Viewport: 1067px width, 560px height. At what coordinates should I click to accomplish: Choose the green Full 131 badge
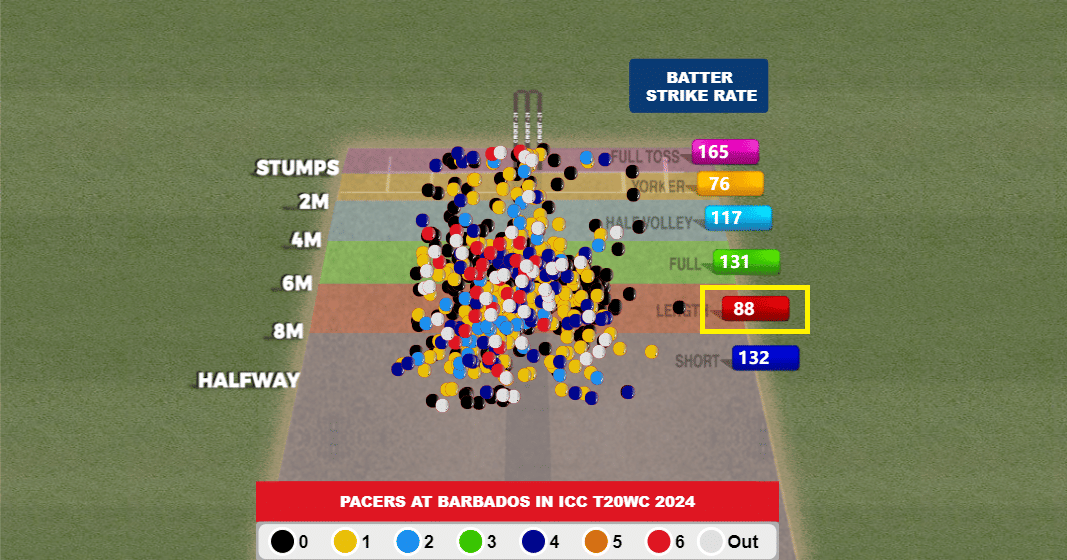(746, 262)
